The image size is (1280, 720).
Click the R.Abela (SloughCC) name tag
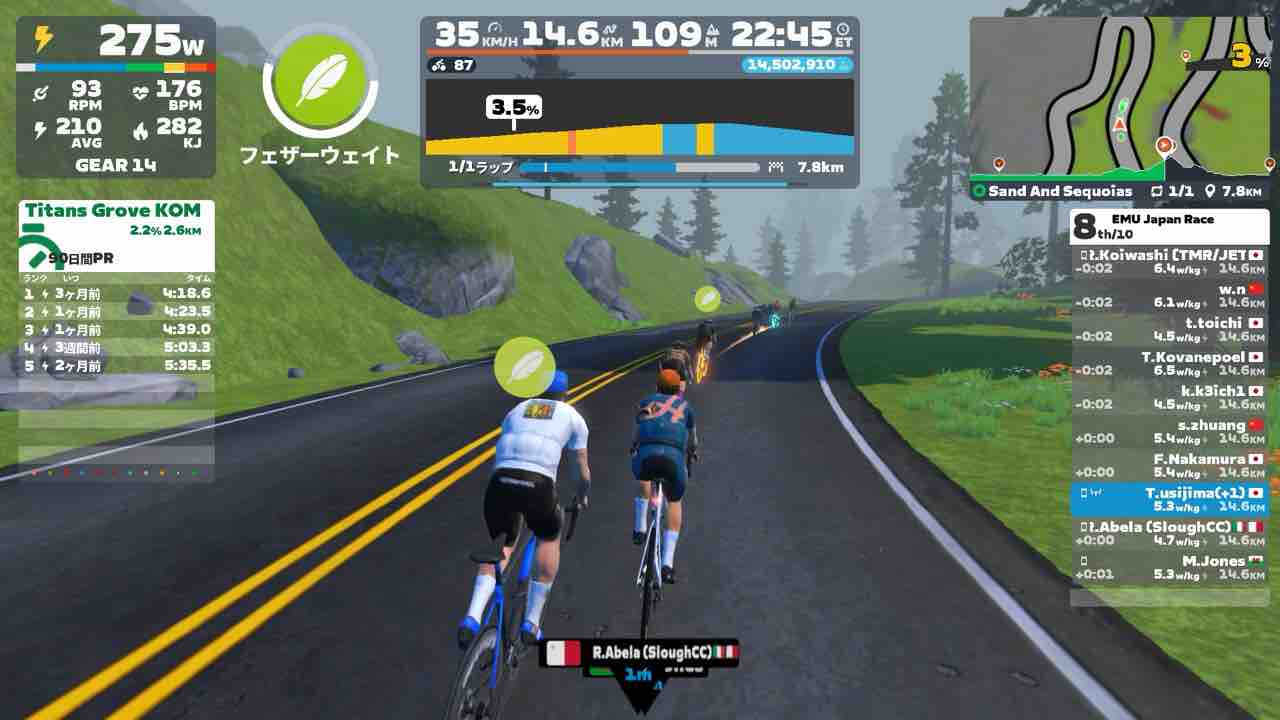point(639,653)
